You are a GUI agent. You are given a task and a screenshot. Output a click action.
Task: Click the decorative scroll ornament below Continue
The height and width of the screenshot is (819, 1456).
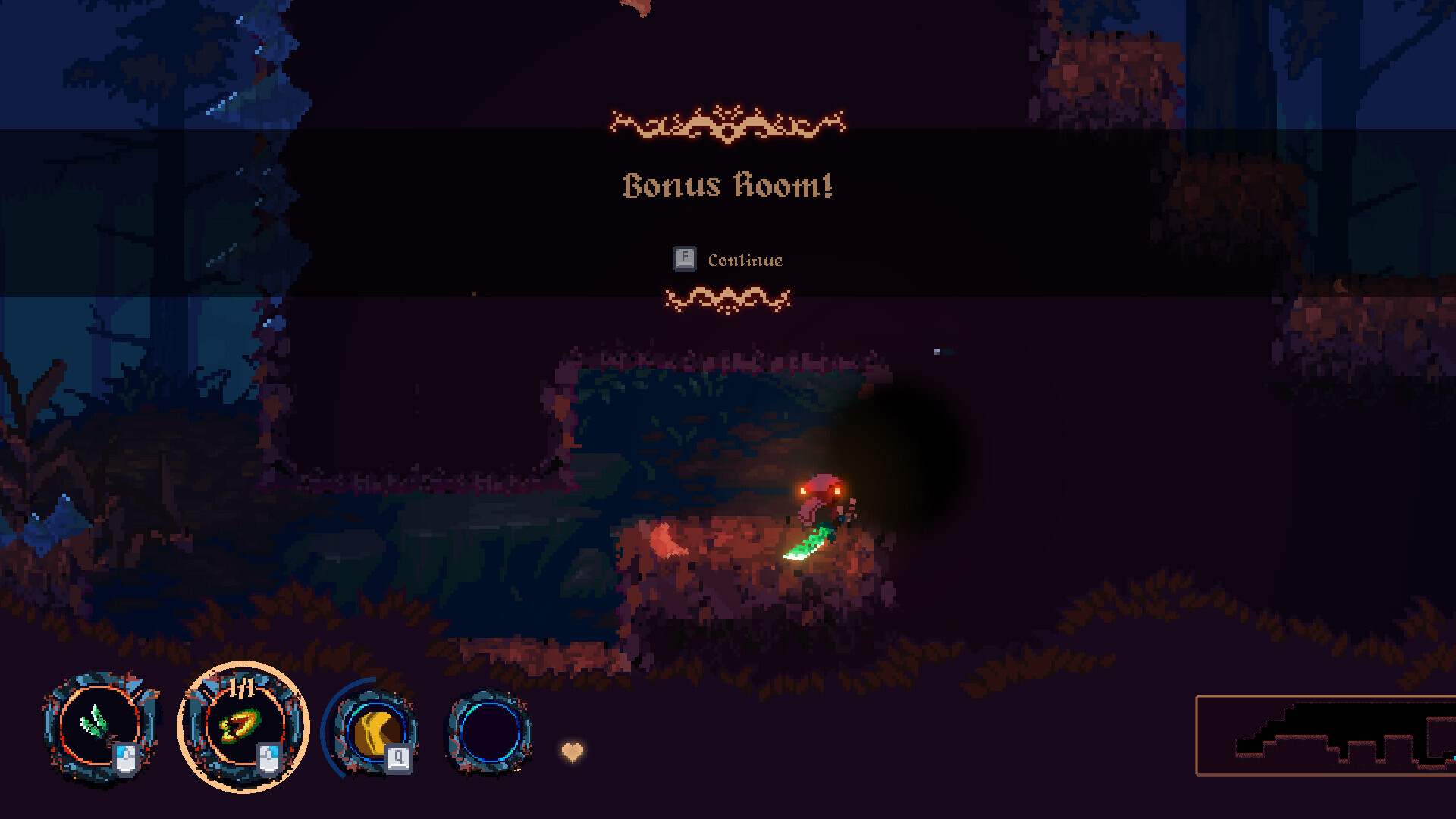[x=730, y=300]
